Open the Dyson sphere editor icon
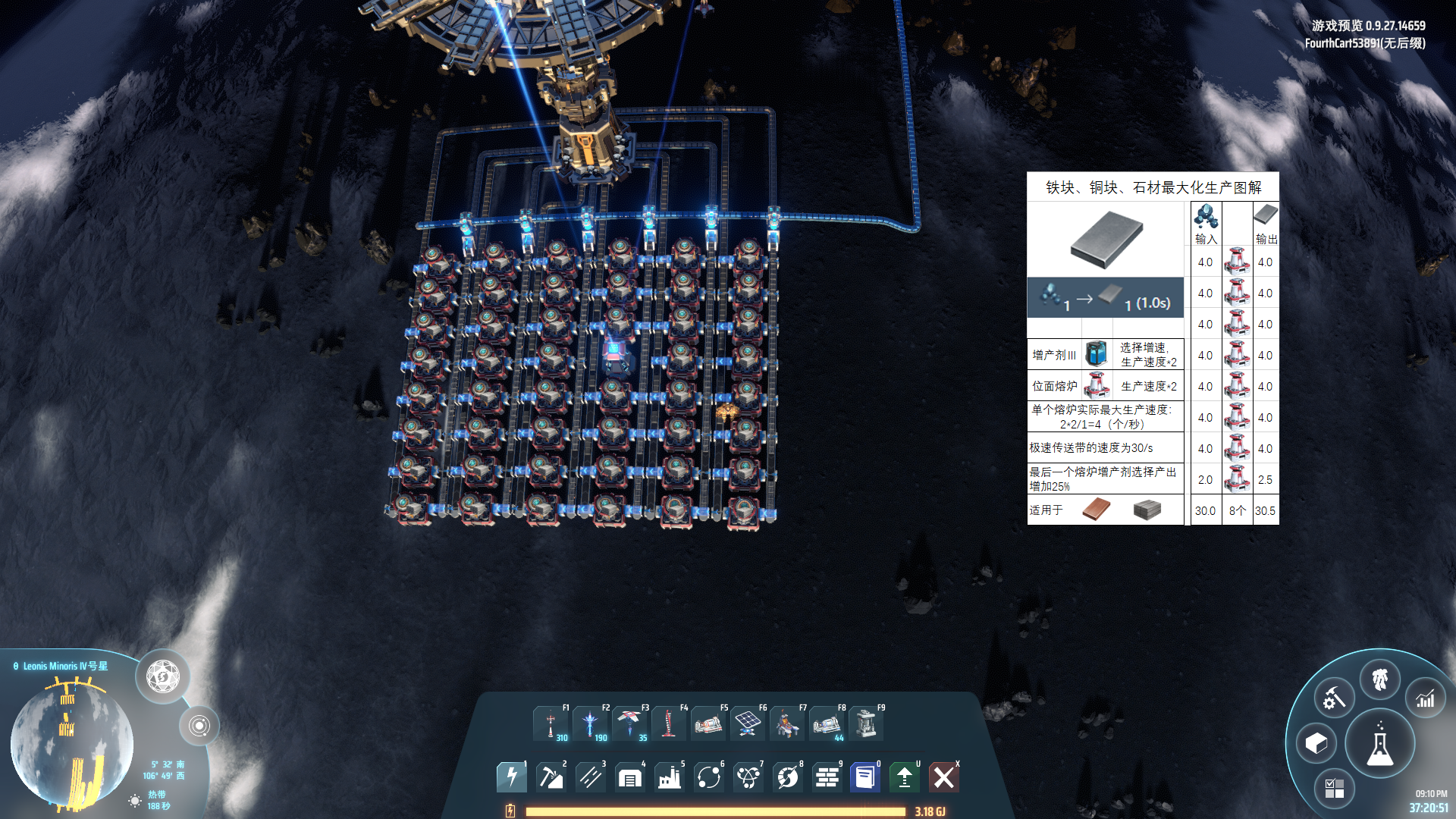This screenshot has width=1456, height=819. tap(1316, 744)
